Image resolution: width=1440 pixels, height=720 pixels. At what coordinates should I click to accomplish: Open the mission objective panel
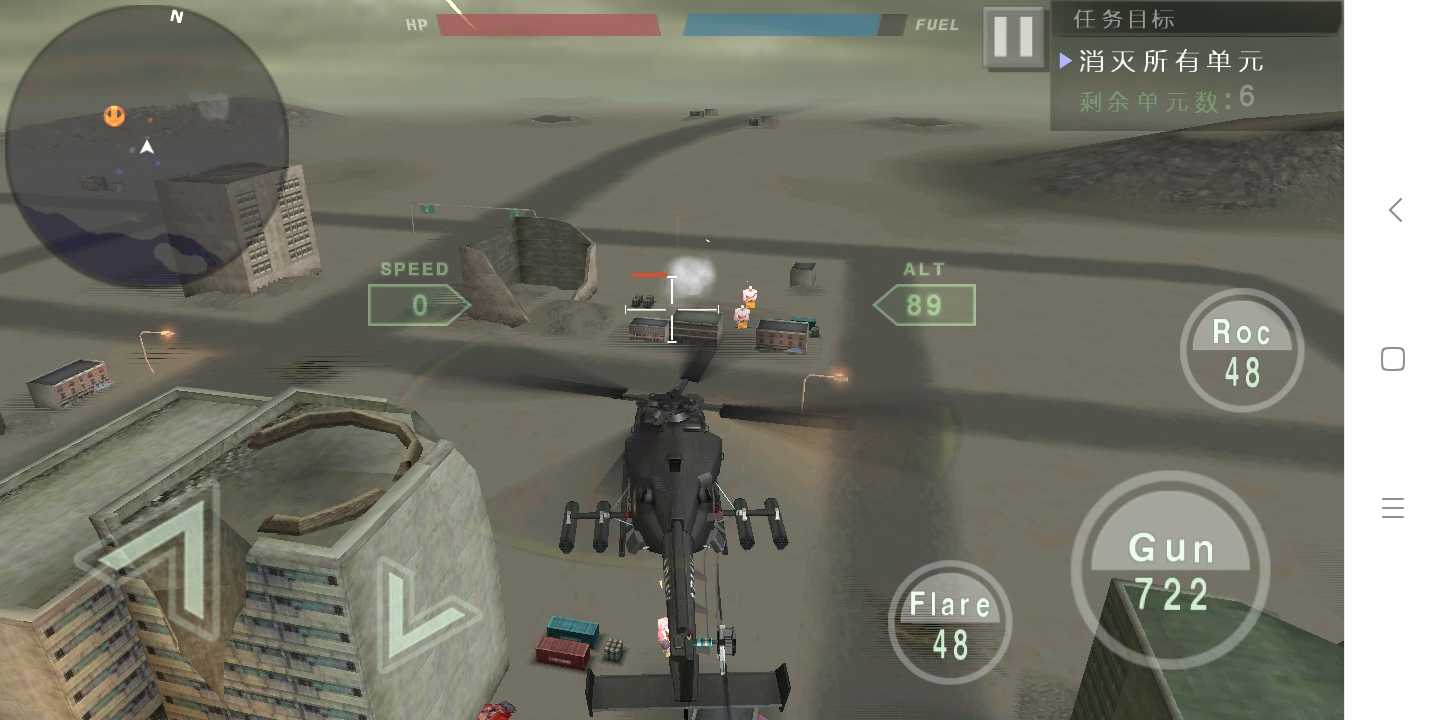coord(1196,62)
